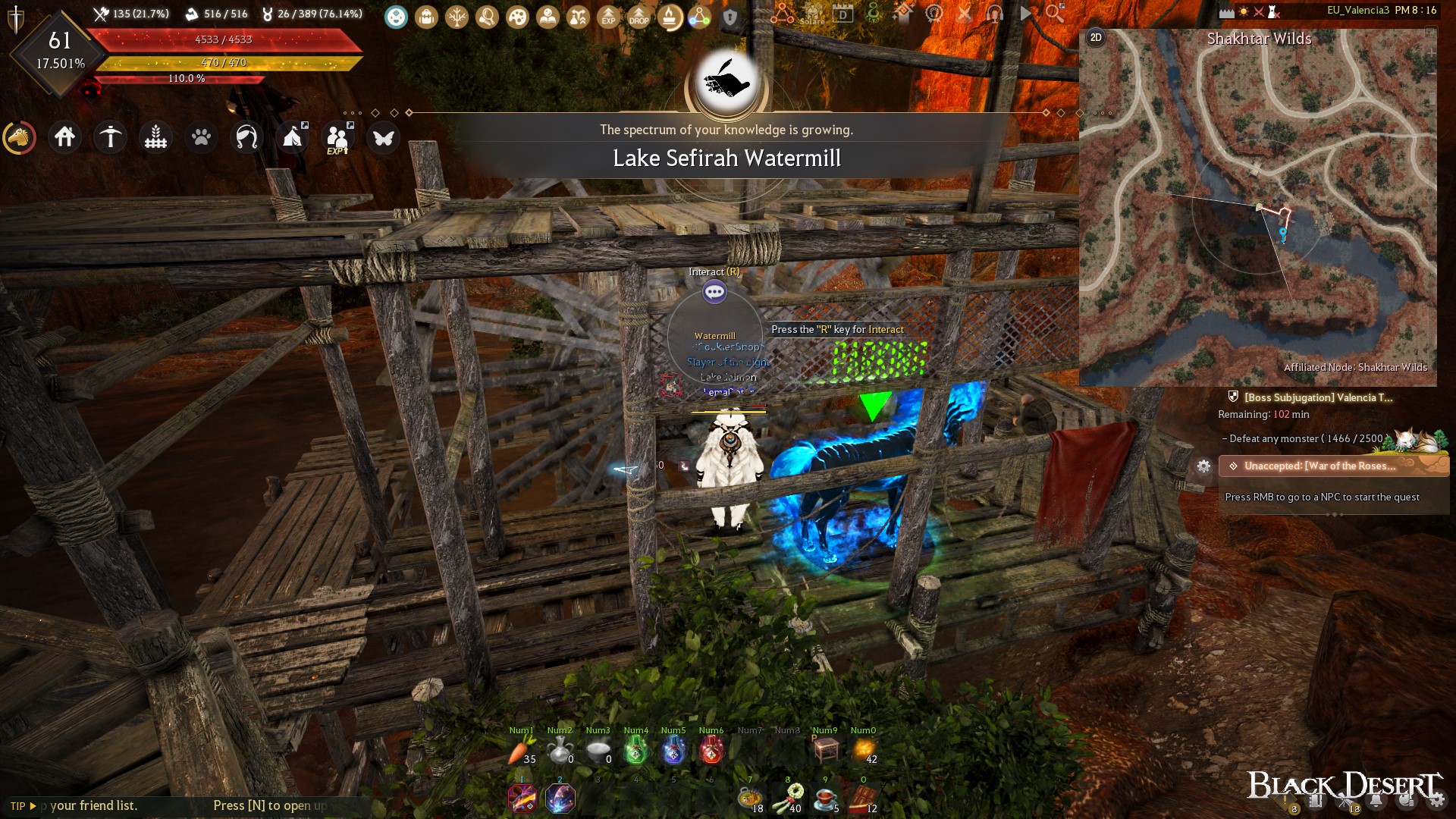1456x819 pixels.
Task: Select the DROP buff icon
Action: [x=639, y=17]
